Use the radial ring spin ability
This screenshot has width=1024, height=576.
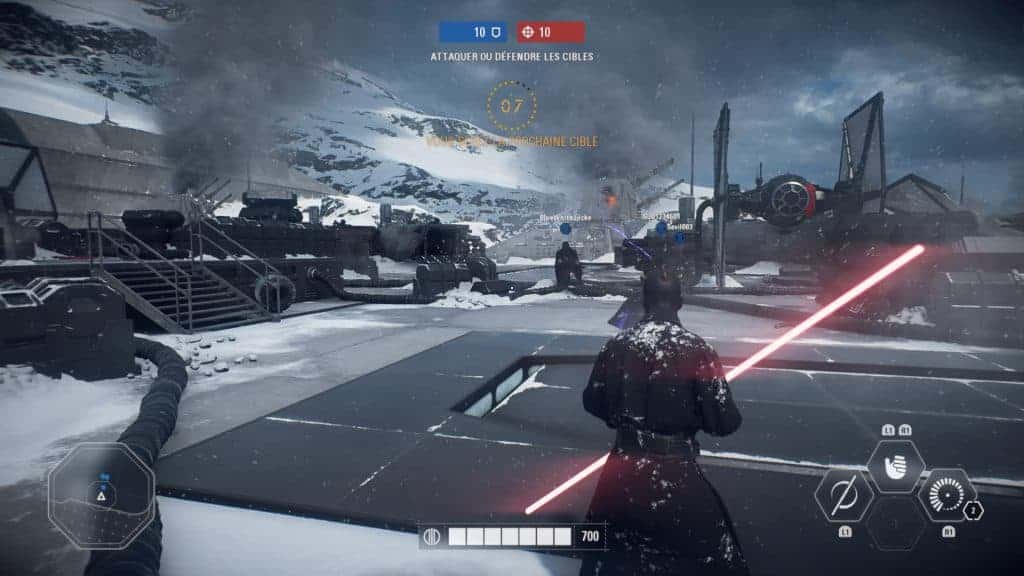click(946, 495)
